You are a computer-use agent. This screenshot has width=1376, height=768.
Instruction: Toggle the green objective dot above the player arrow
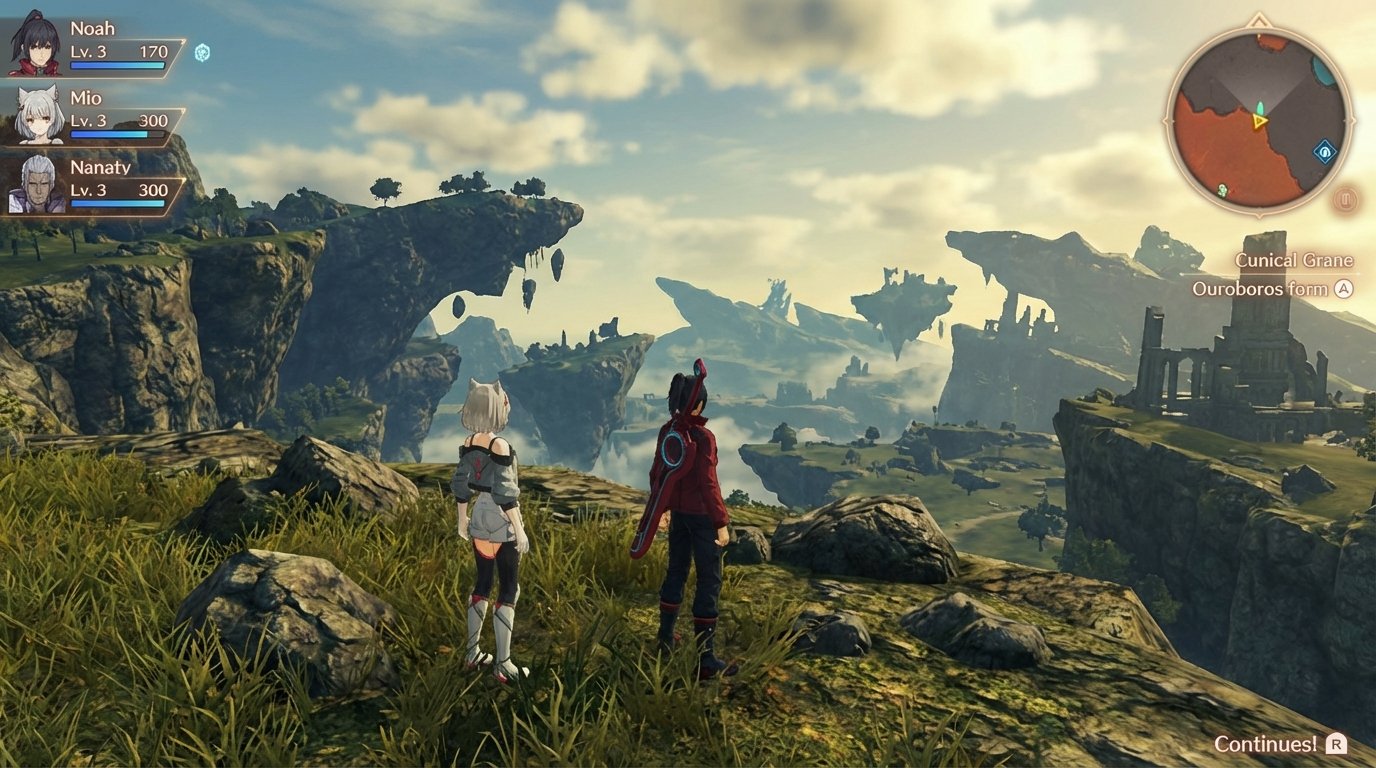1260,106
